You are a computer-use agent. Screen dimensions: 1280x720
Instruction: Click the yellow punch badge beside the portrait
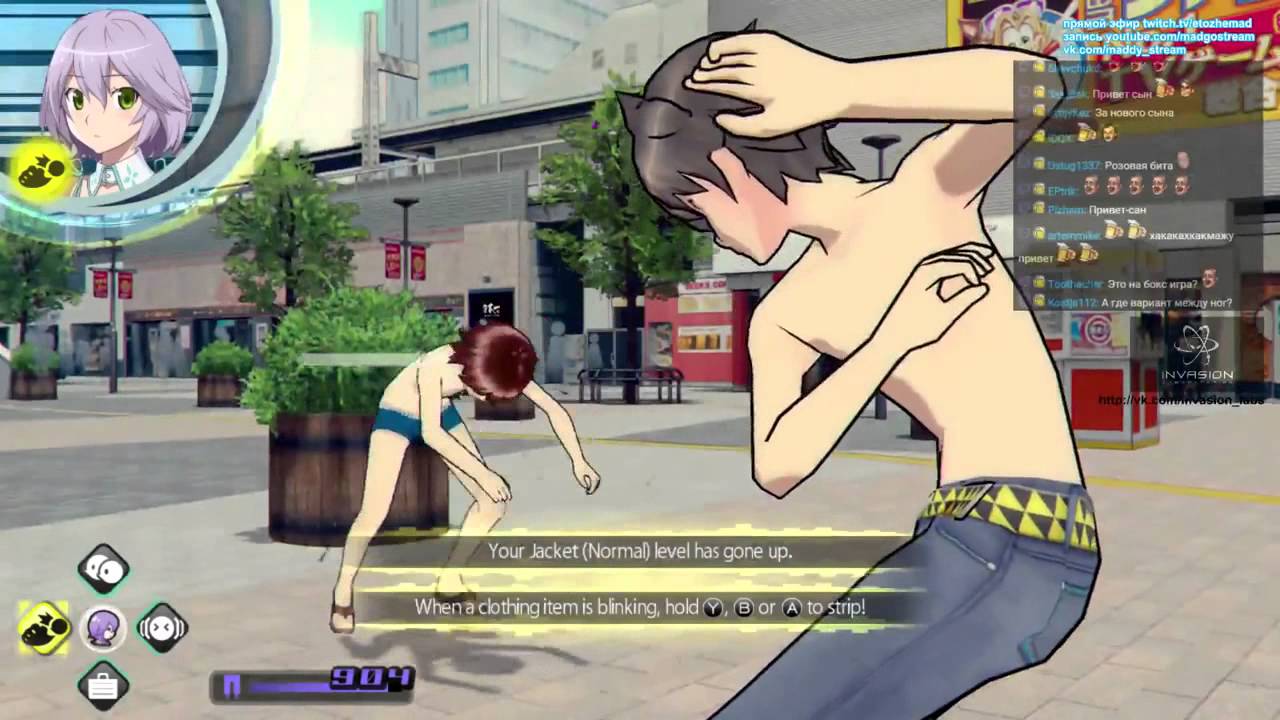(42, 170)
